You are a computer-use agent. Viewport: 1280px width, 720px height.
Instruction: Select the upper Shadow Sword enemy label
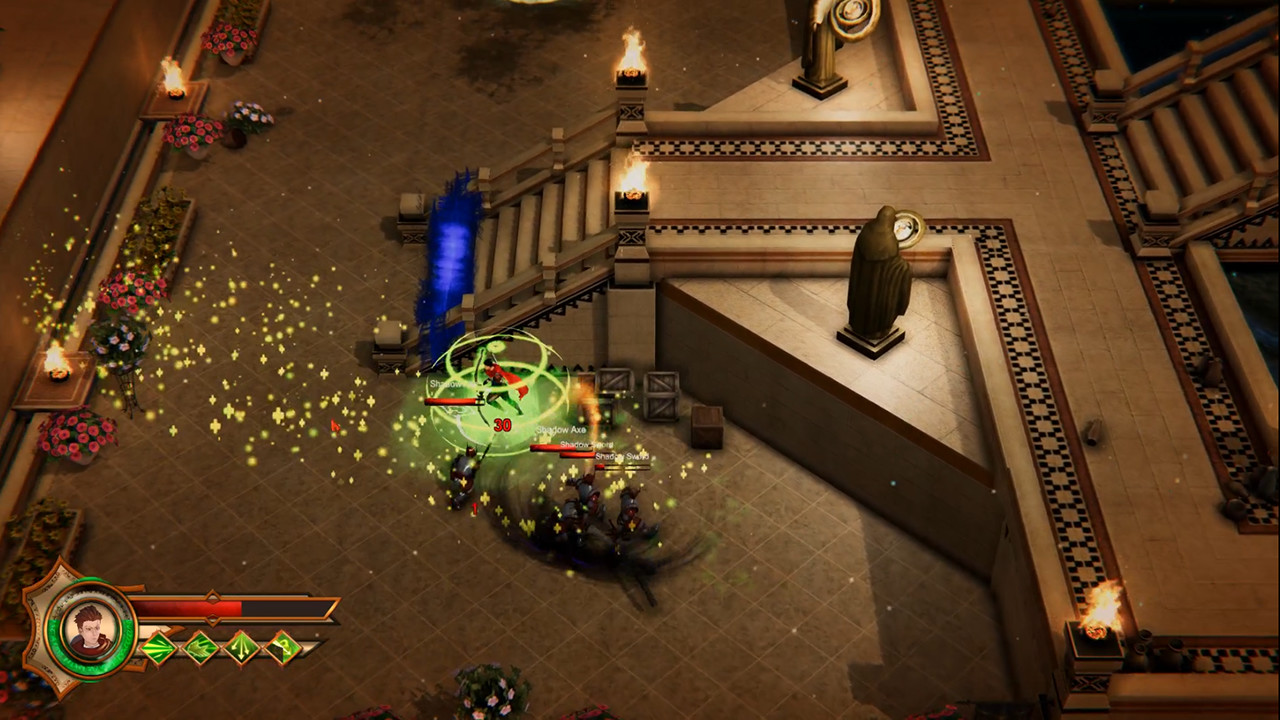coord(585,444)
